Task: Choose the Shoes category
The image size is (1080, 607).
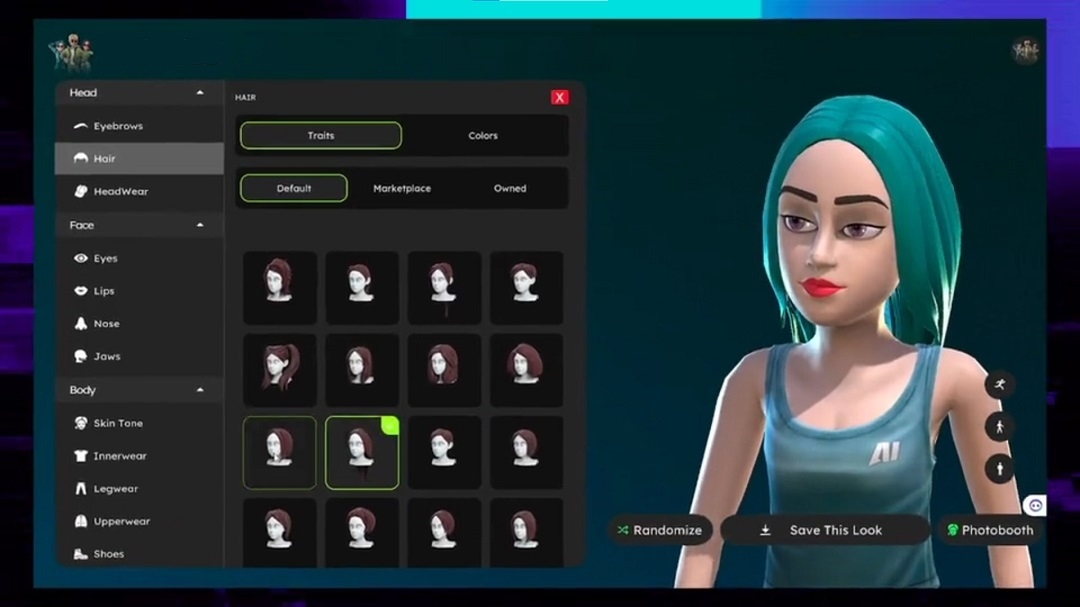Action: coord(106,554)
